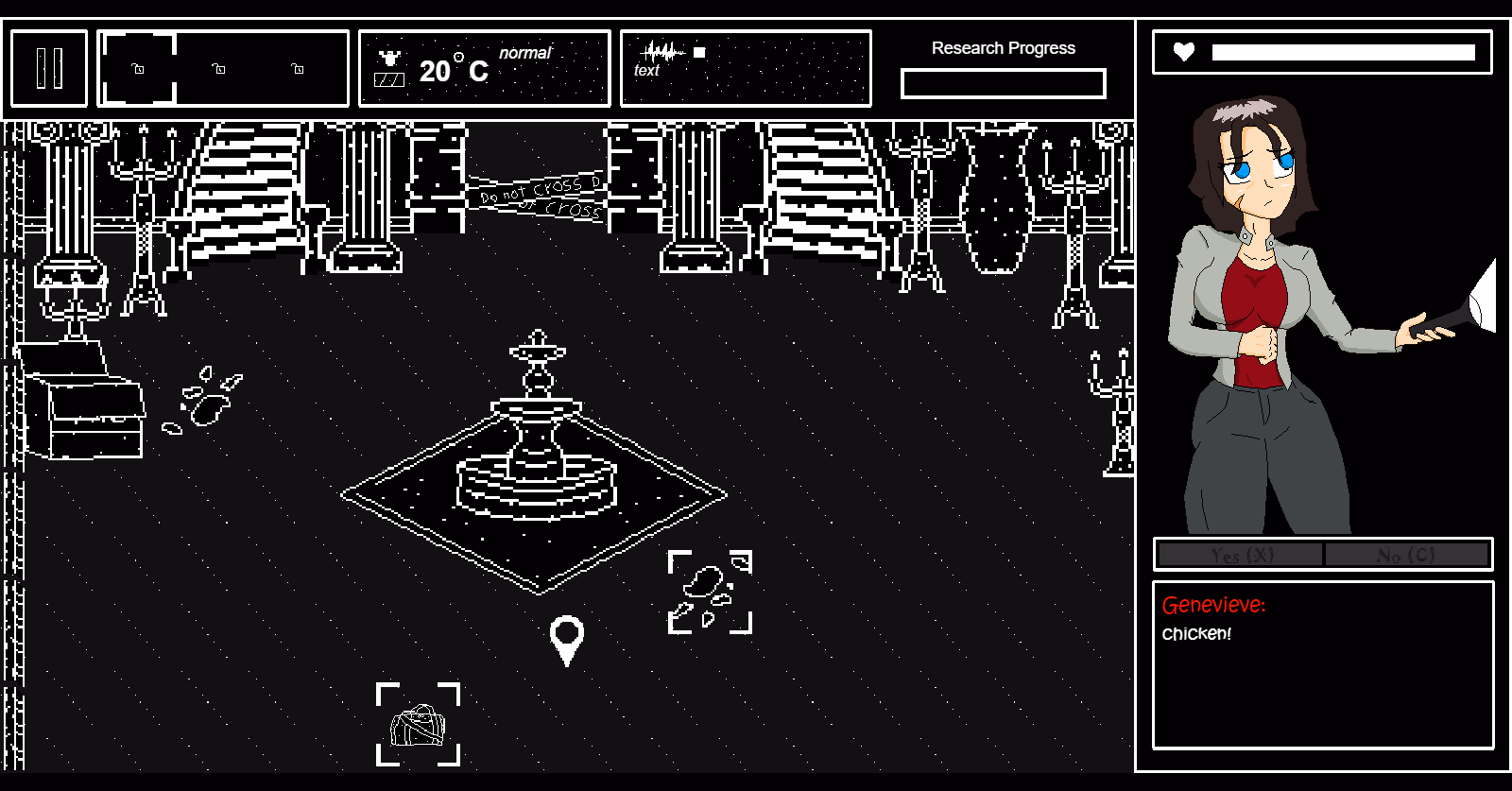Click the white location pin marker
The width and height of the screenshot is (1512, 791).
point(566,637)
